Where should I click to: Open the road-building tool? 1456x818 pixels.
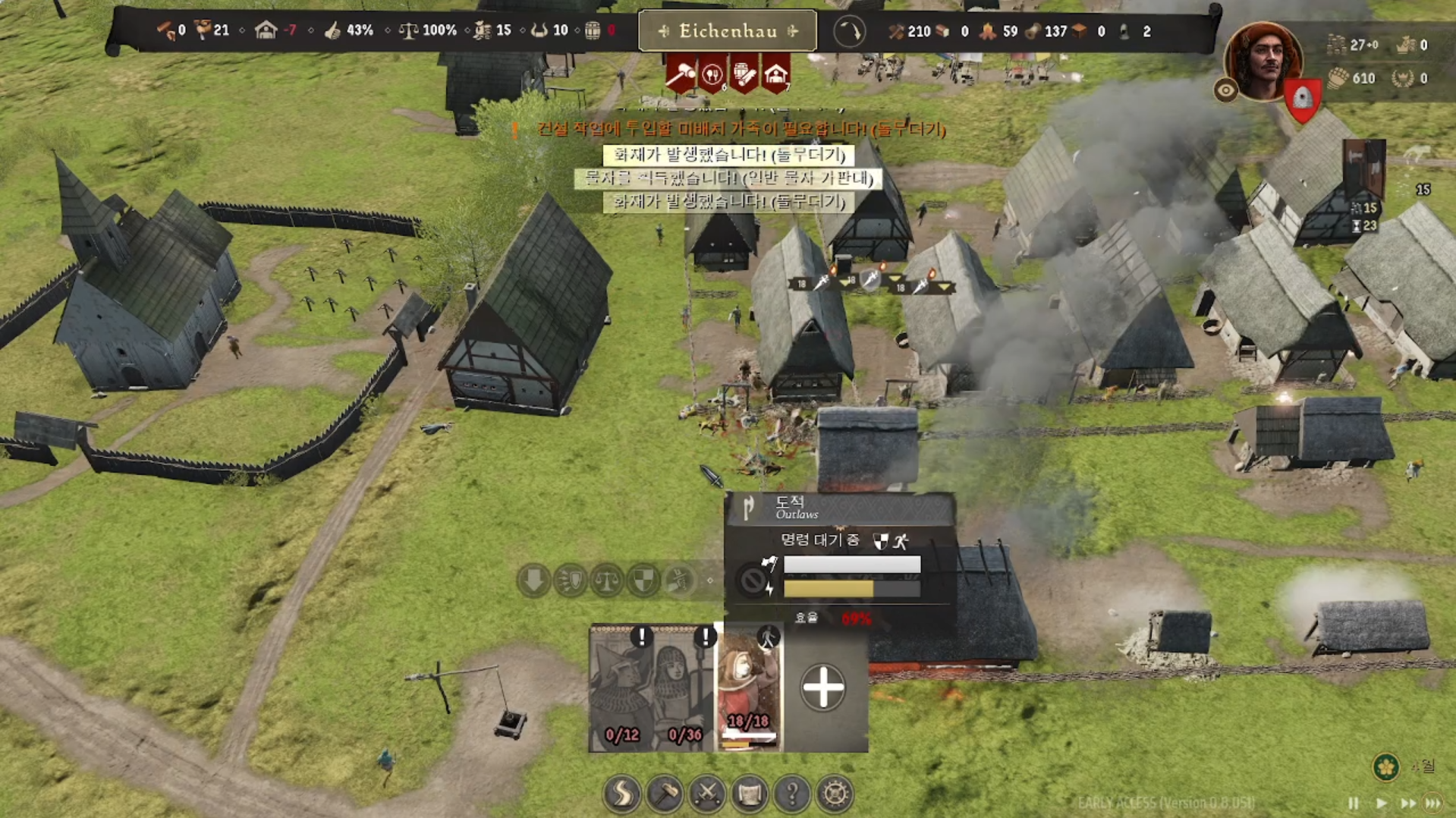coord(622,794)
